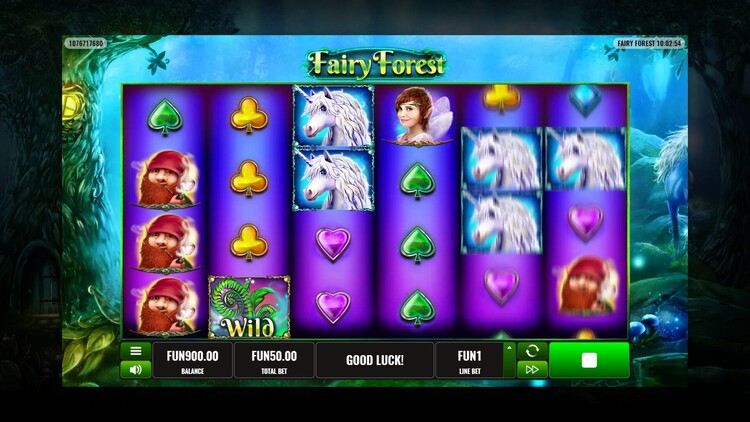Toggle the sound speaker button

click(135, 369)
